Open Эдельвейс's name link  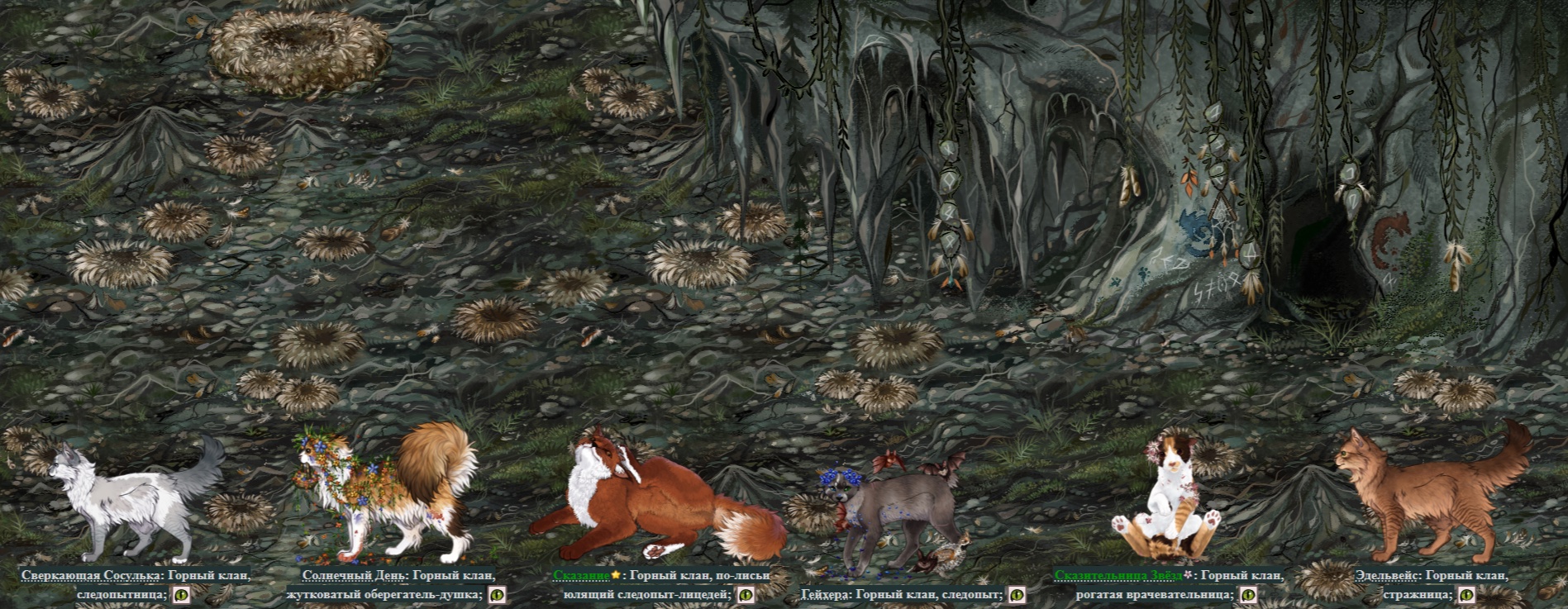1387,575
